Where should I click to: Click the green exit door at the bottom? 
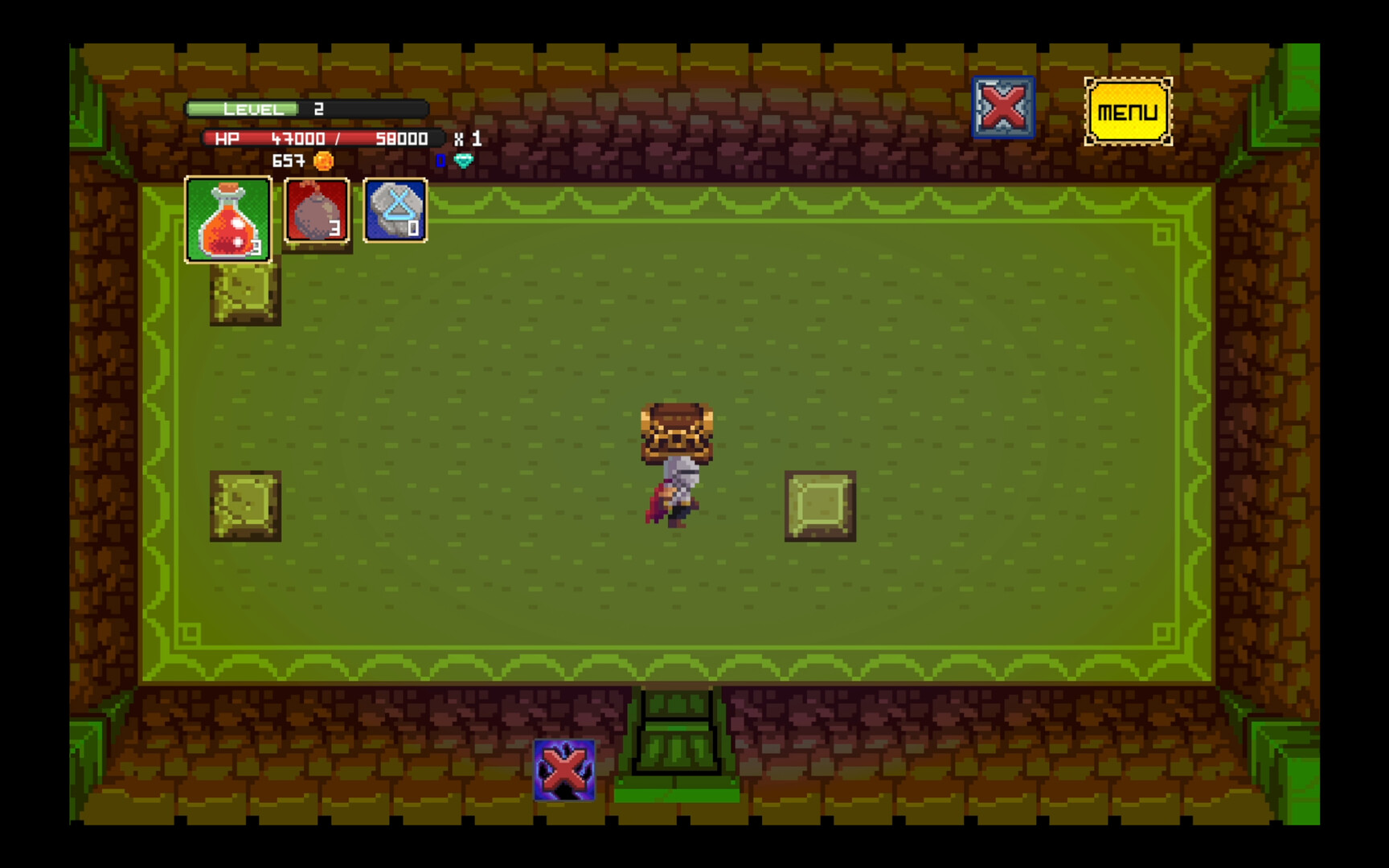click(678, 739)
